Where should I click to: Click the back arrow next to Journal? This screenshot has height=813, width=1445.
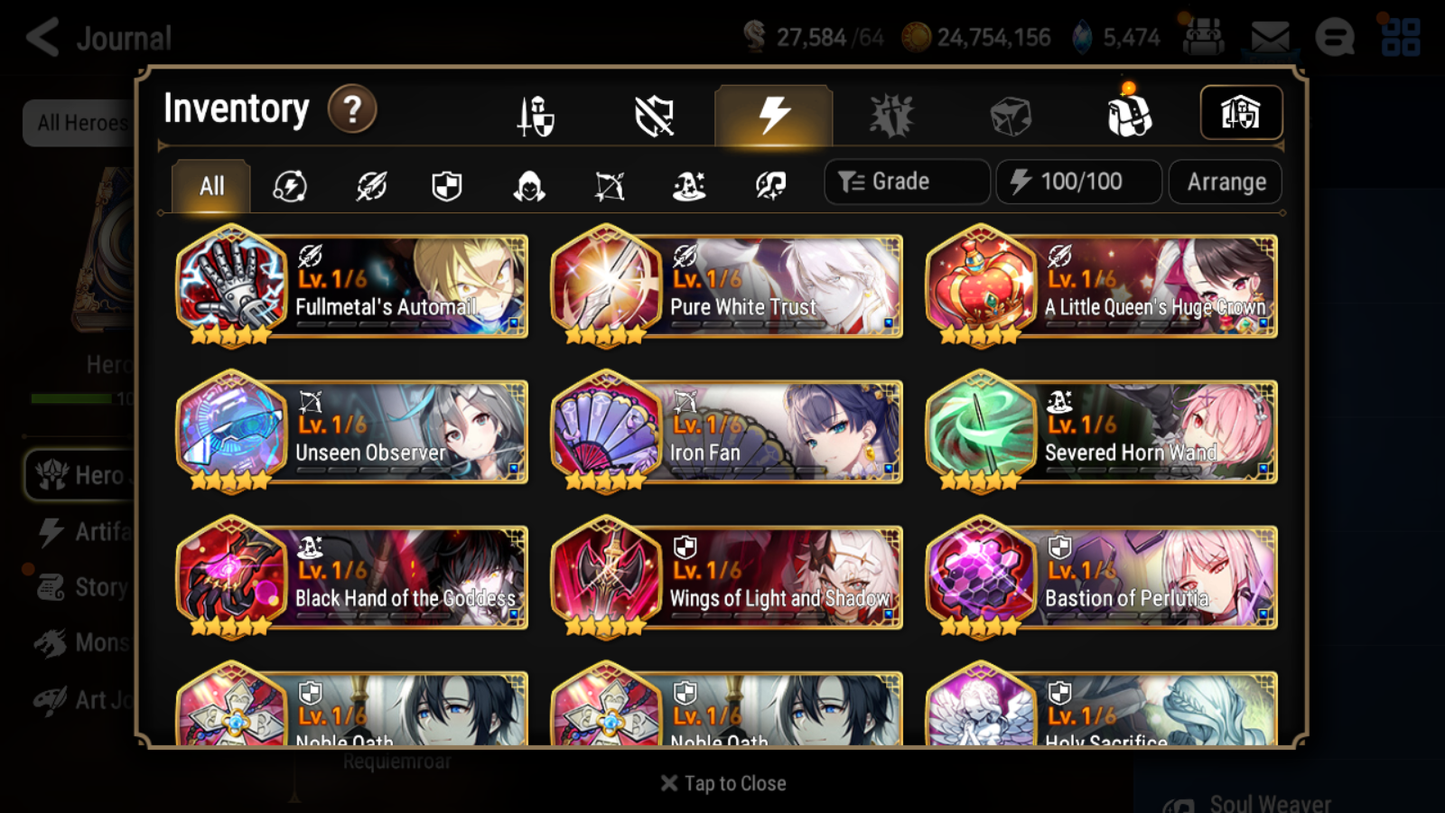40,37
